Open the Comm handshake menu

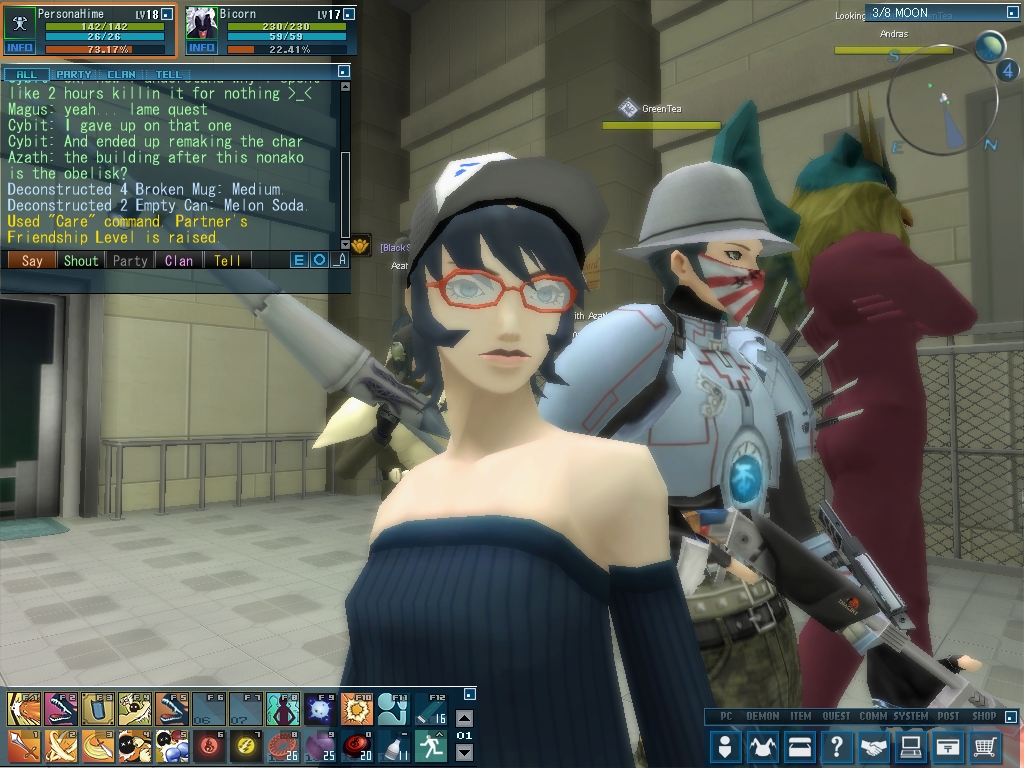[x=873, y=746]
